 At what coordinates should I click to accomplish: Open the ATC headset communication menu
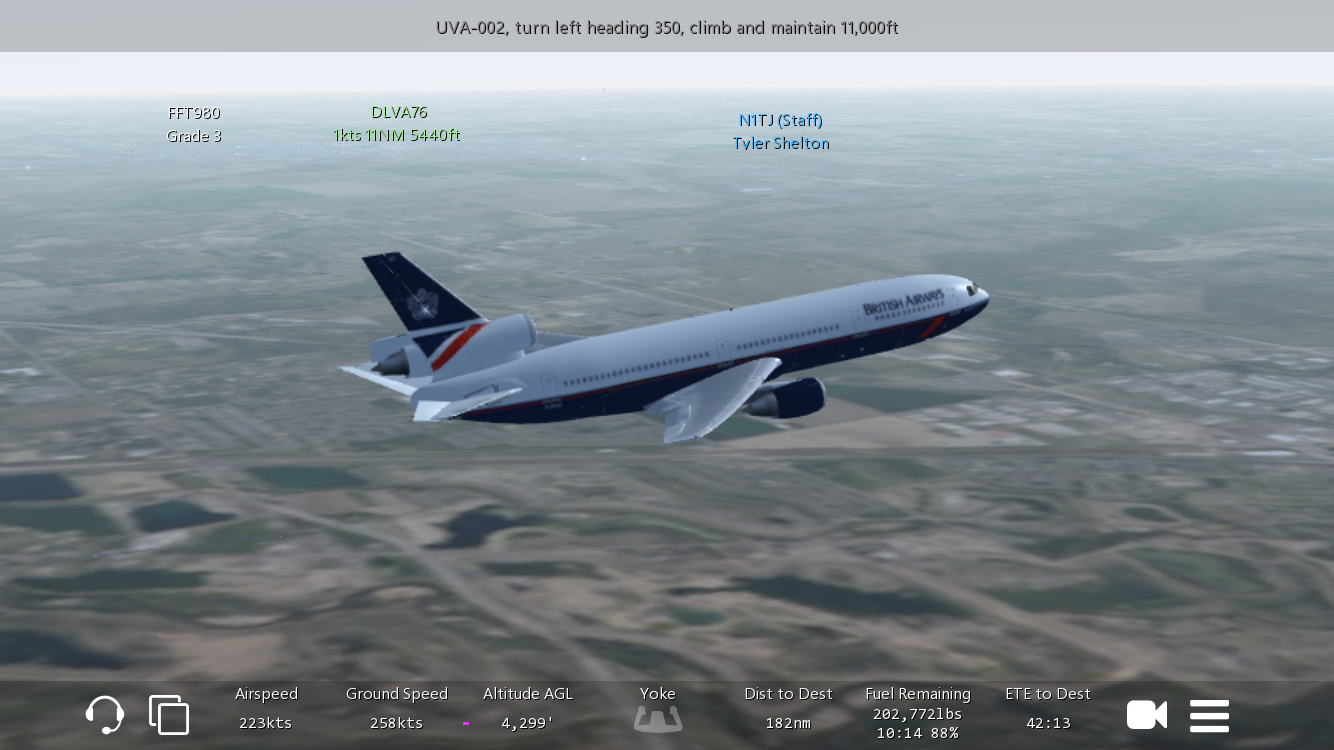pos(105,715)
